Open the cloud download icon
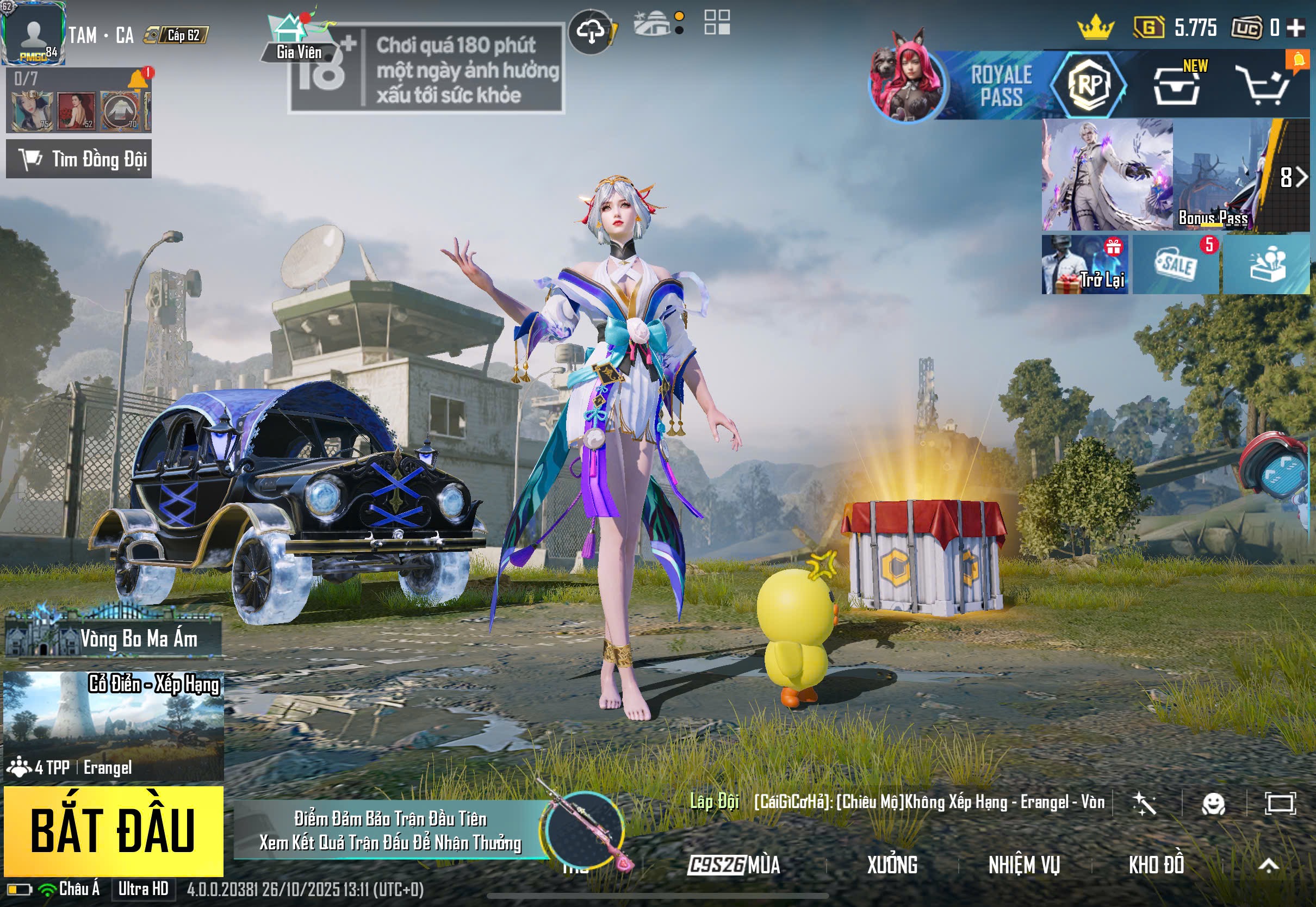The width and height of the screenshot is (1316, 907). coord(591,32)
